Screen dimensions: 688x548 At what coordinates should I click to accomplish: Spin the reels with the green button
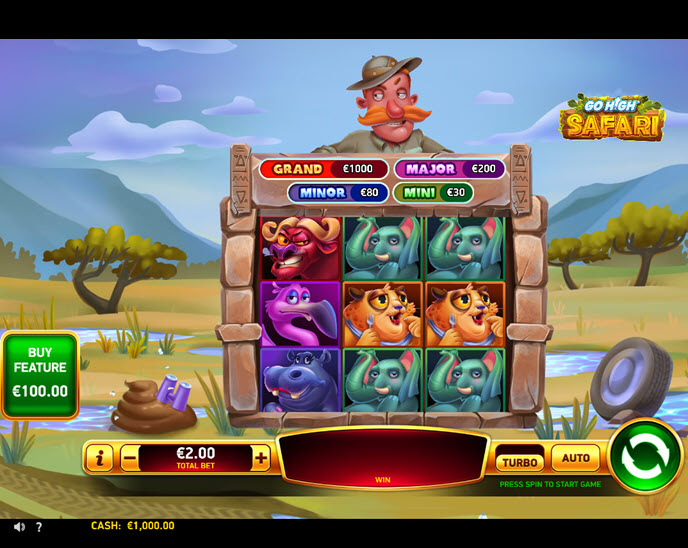pos(645,456)
